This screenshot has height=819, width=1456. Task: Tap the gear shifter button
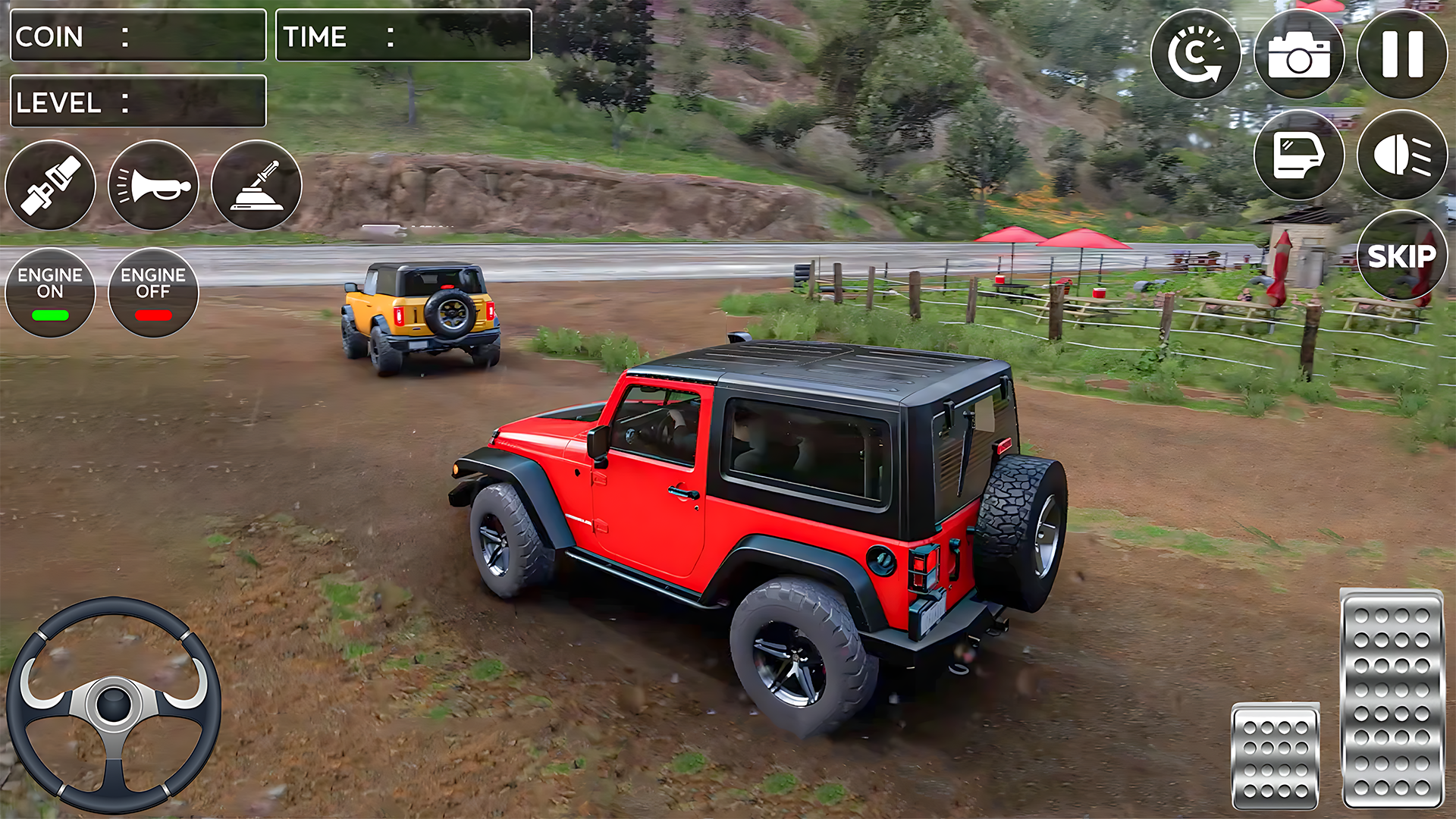[x=256, y=185]
